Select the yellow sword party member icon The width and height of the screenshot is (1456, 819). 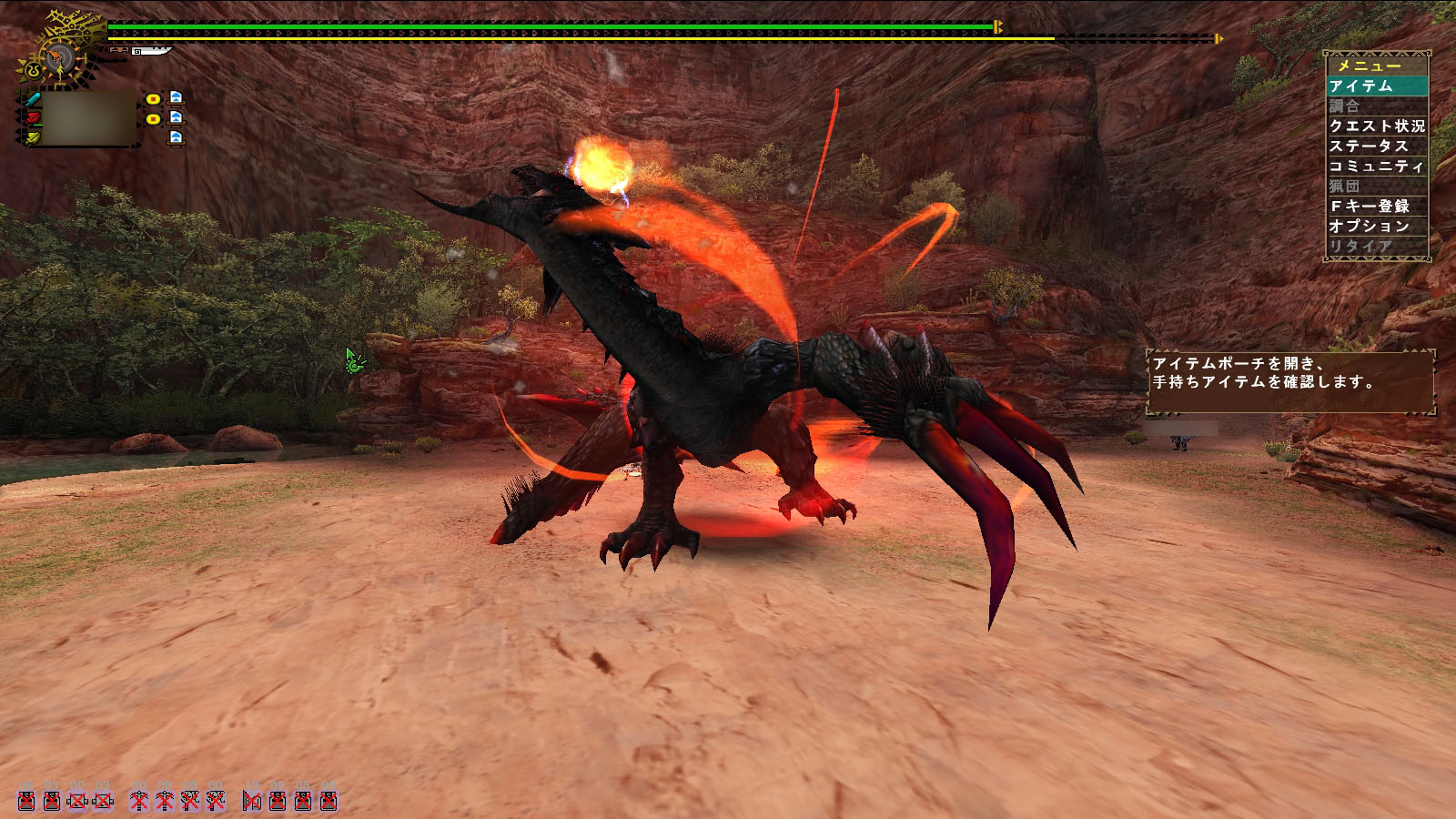point(33,137)
